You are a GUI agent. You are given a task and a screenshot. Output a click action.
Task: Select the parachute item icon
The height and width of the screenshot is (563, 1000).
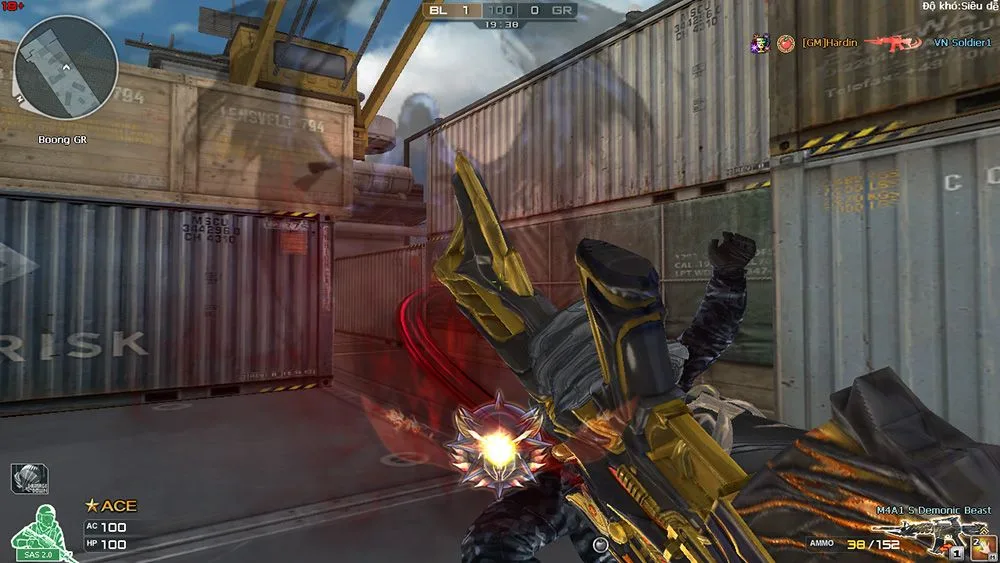[29, 478]
